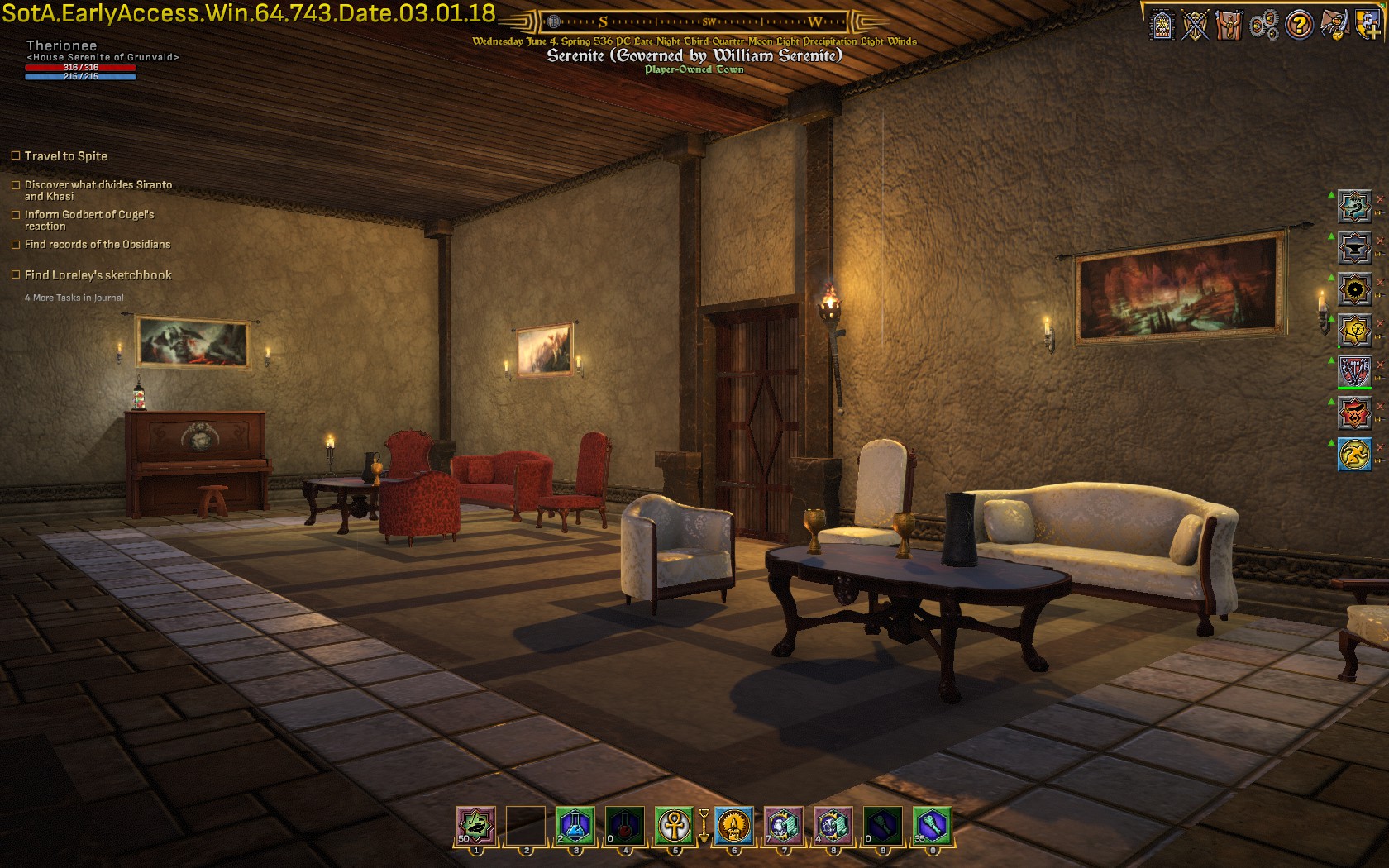Click the running figure buff icon
The image size is (1389, 868).
coord(1354,454)
